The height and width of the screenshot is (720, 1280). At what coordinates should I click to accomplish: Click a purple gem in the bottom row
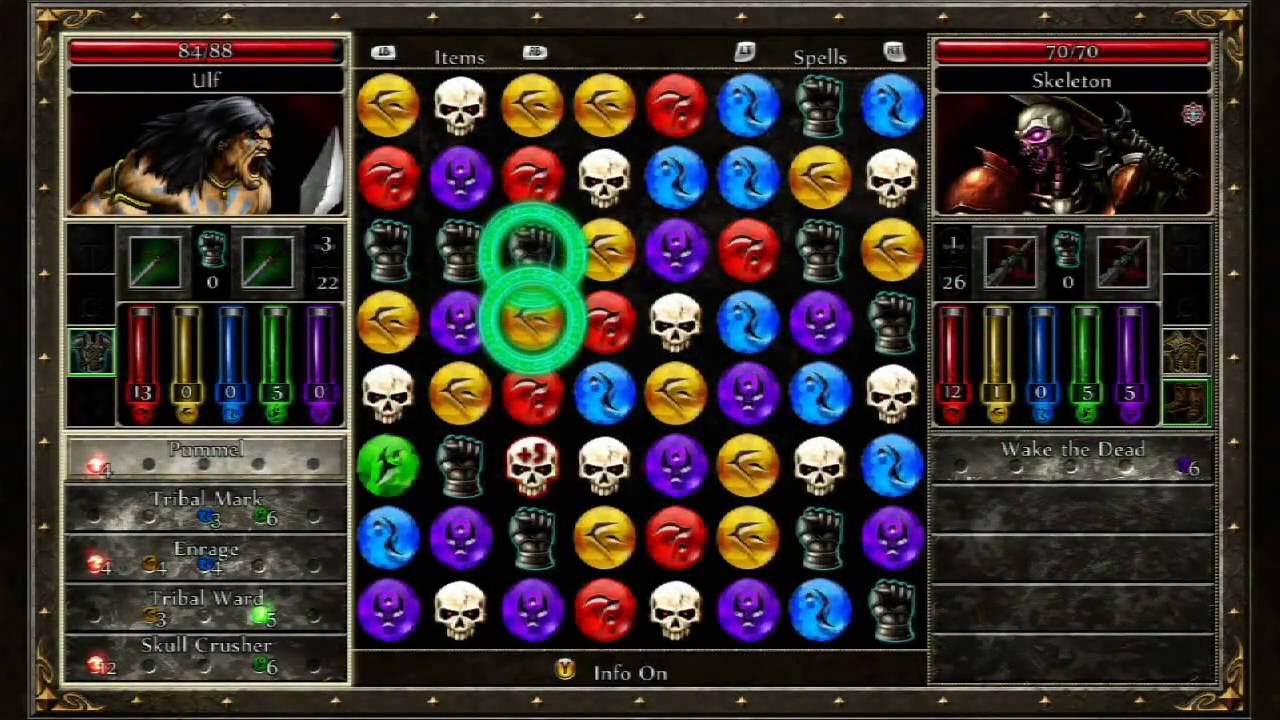(389, 610)
